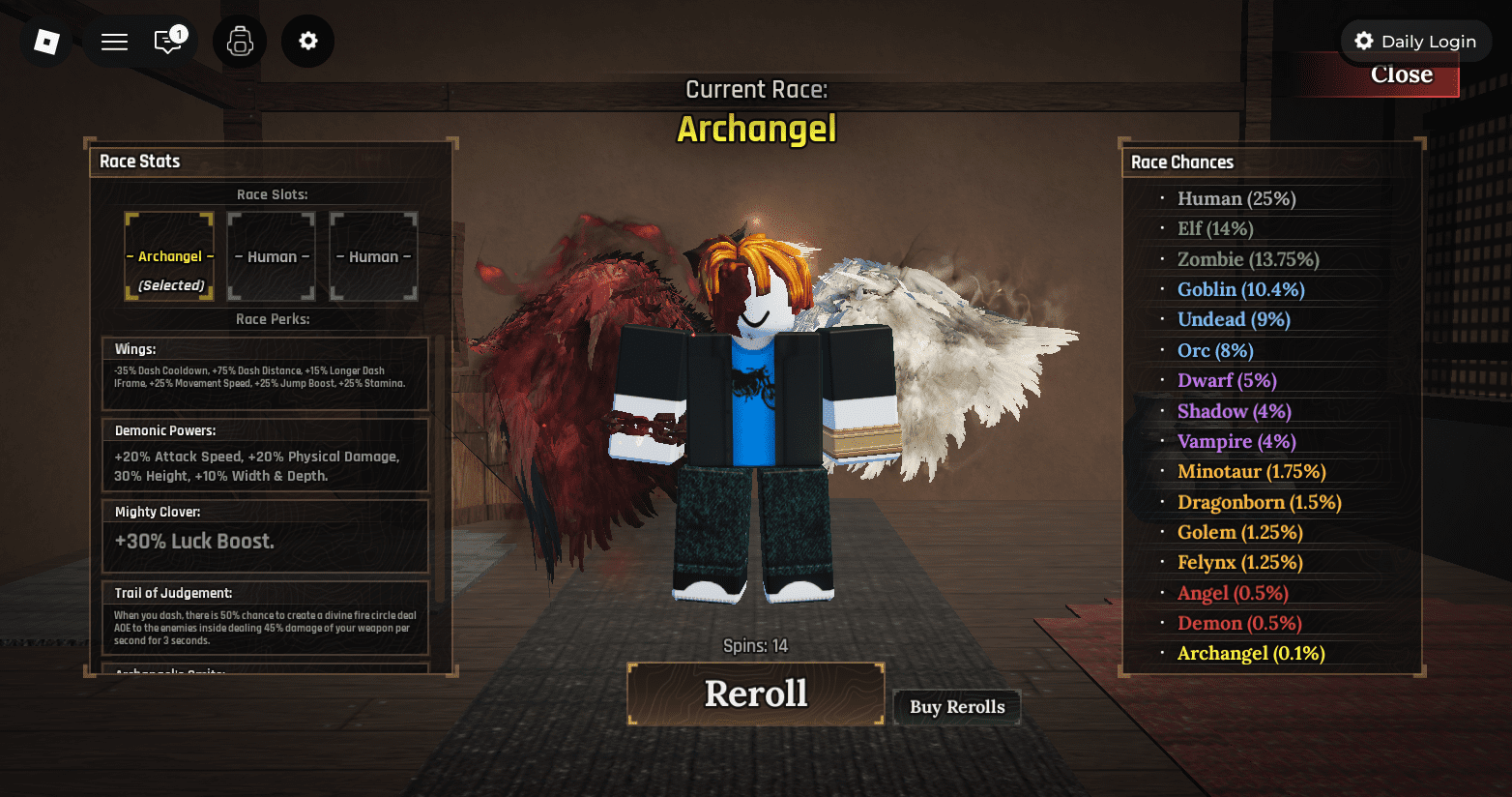This screenshot has height=797, width=1512.
Task: Click the Archangel 0.1% chance entry
Action: (x=1250, y=653)
